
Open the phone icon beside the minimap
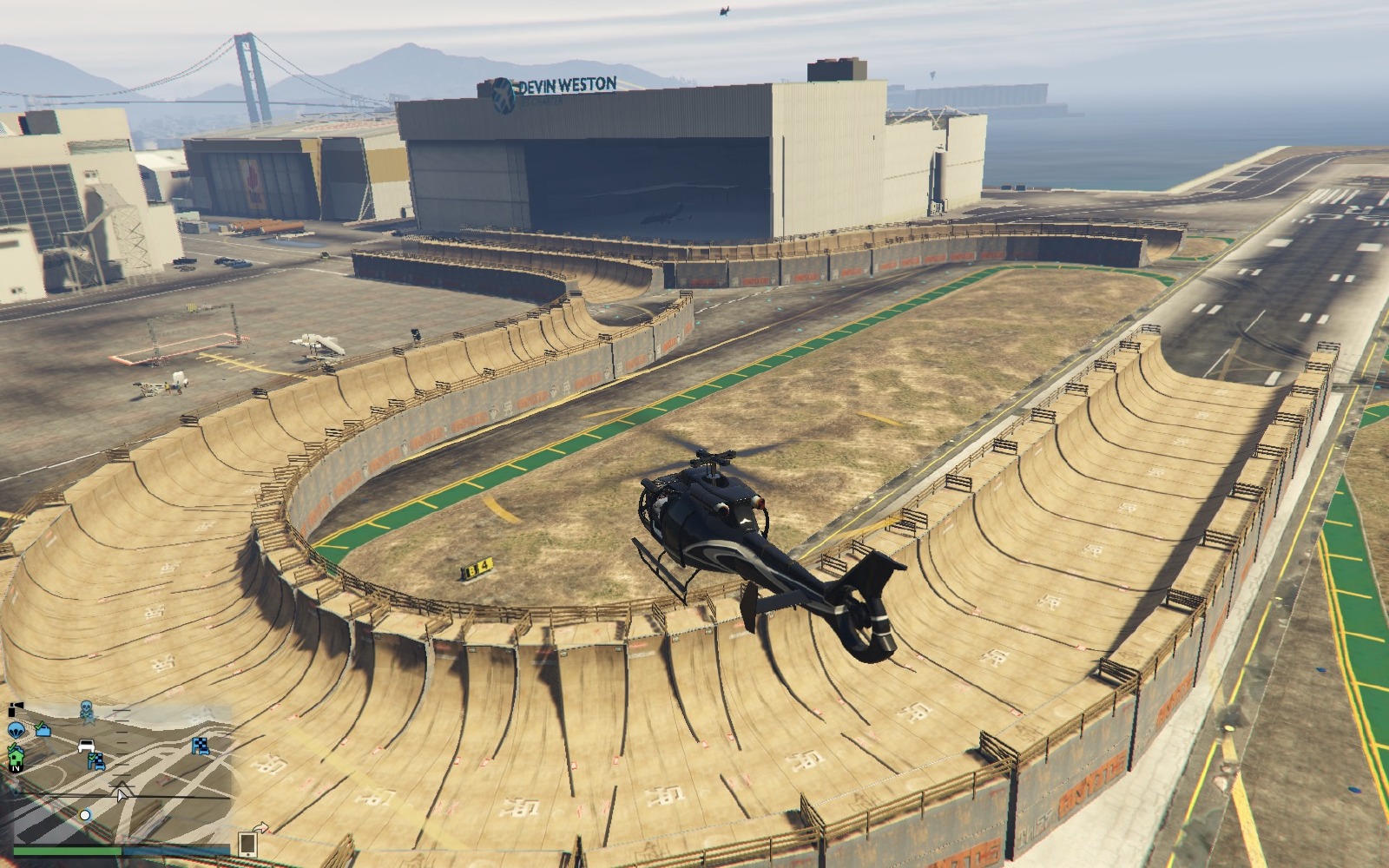point(248,843)
